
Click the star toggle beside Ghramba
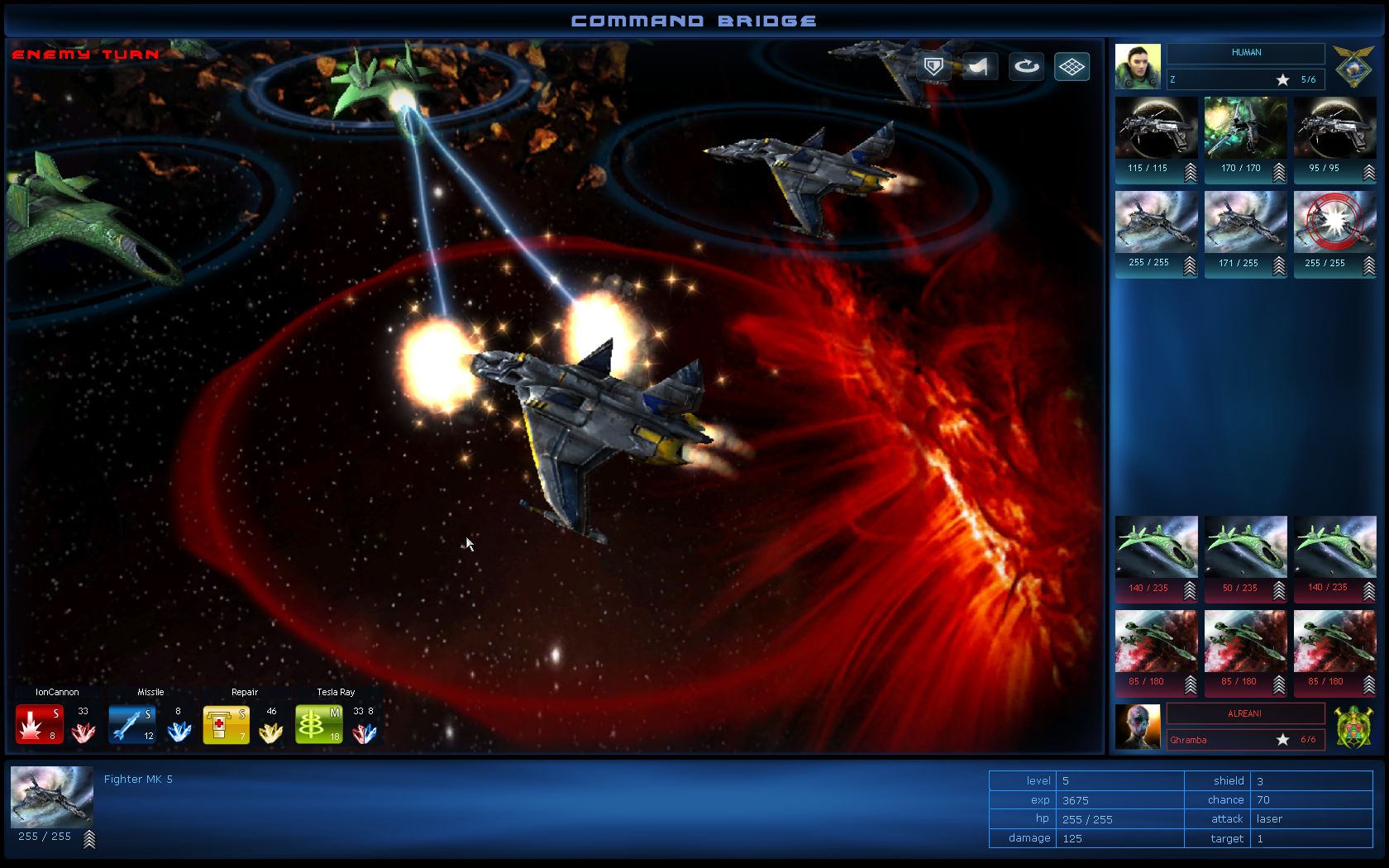coord(1282,740)
